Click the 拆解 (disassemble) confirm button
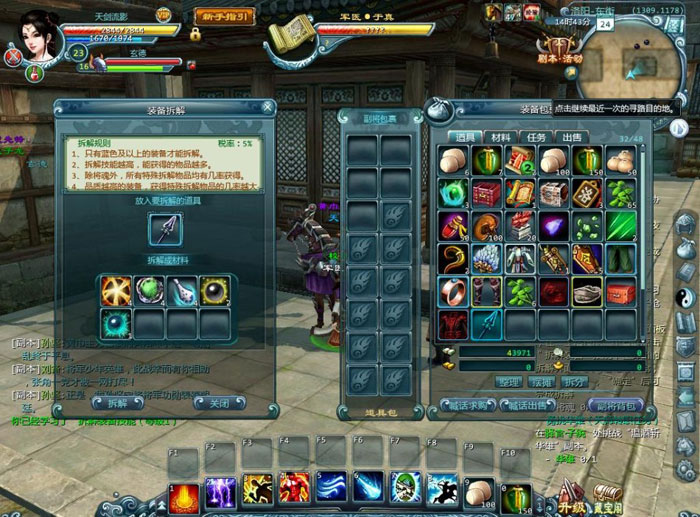Viewport: 700px width, 517px height. [x=117, y=403]
